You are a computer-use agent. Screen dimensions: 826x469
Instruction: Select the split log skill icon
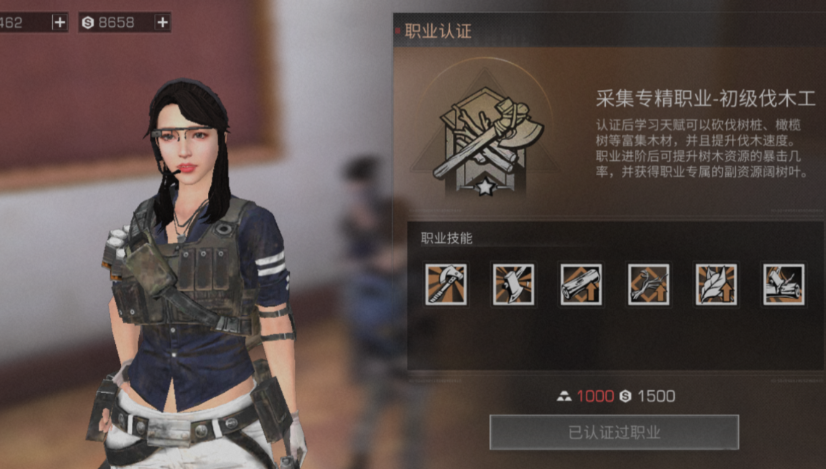click(784, 284)
